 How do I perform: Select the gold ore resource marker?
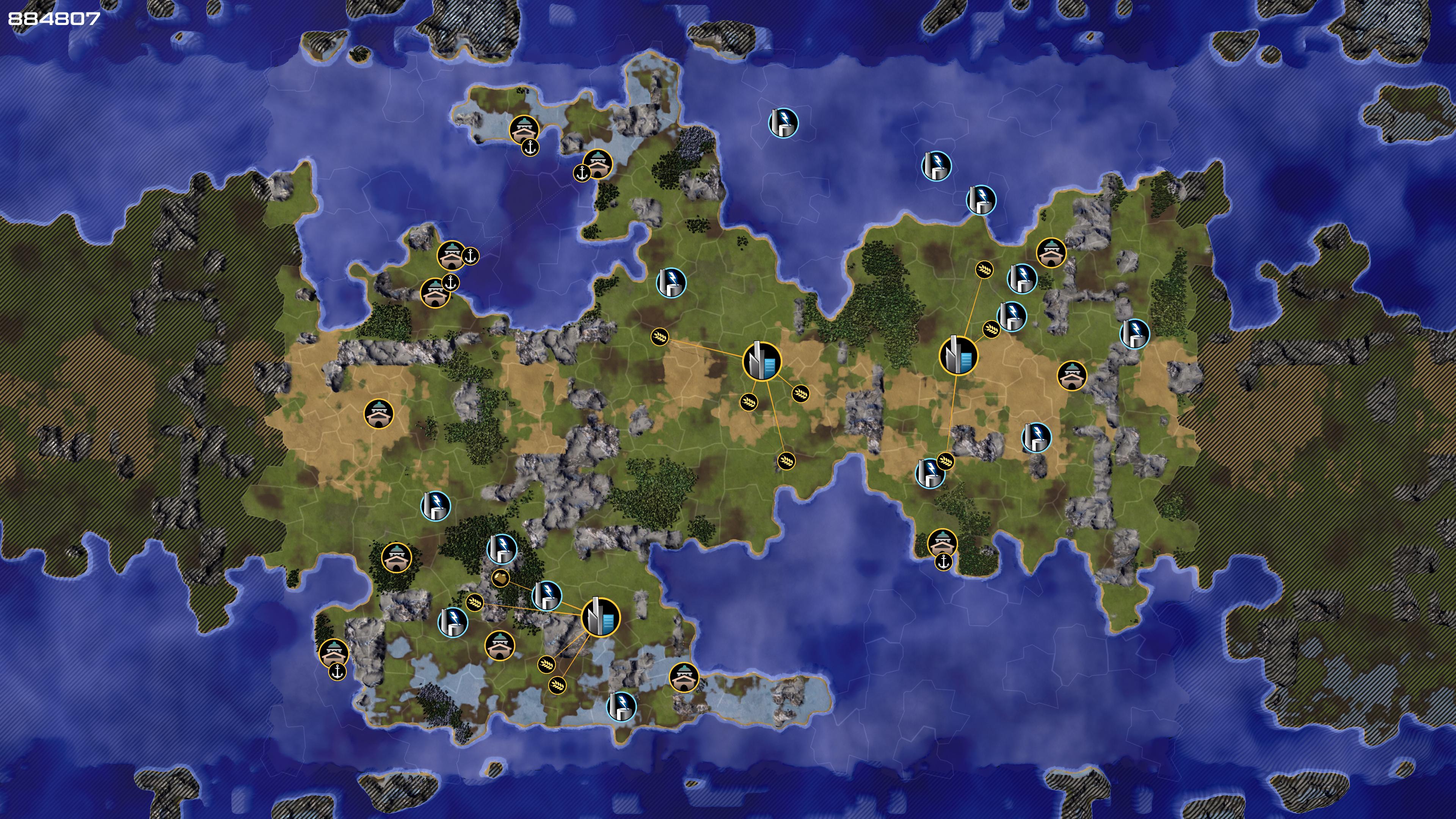pos(501,577)
